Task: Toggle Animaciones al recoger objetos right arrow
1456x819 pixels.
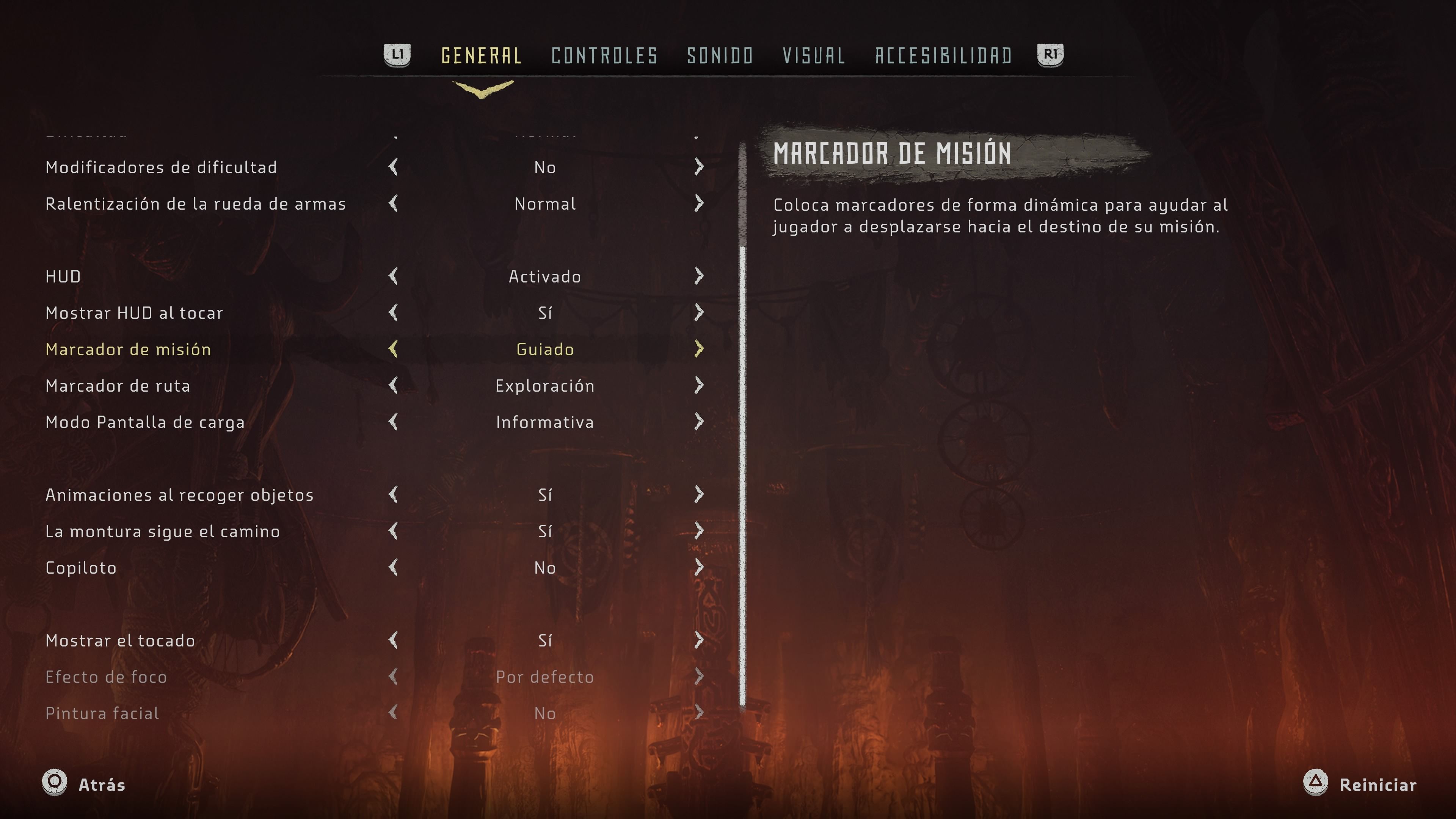Action: tap(698, 494)
